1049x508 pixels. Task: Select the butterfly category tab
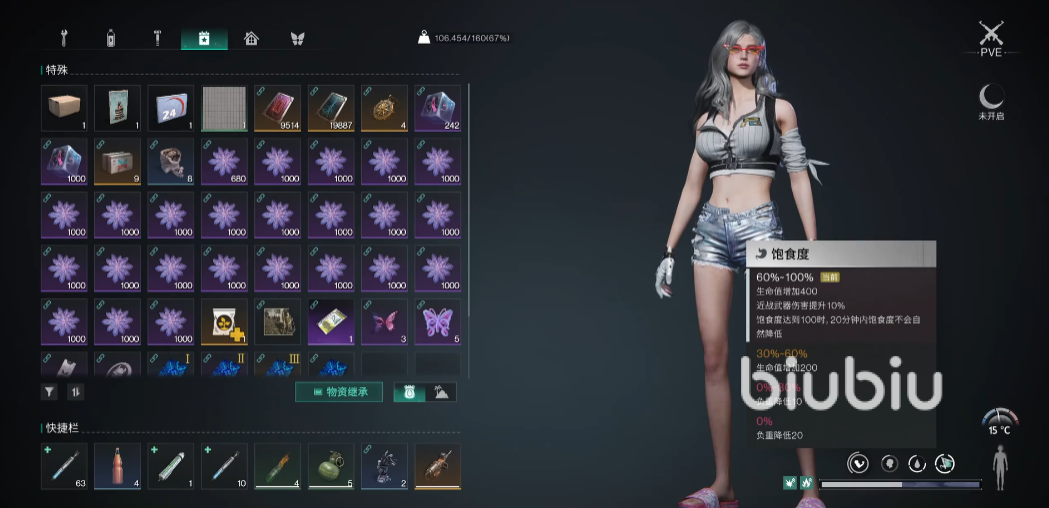point(297,39)
